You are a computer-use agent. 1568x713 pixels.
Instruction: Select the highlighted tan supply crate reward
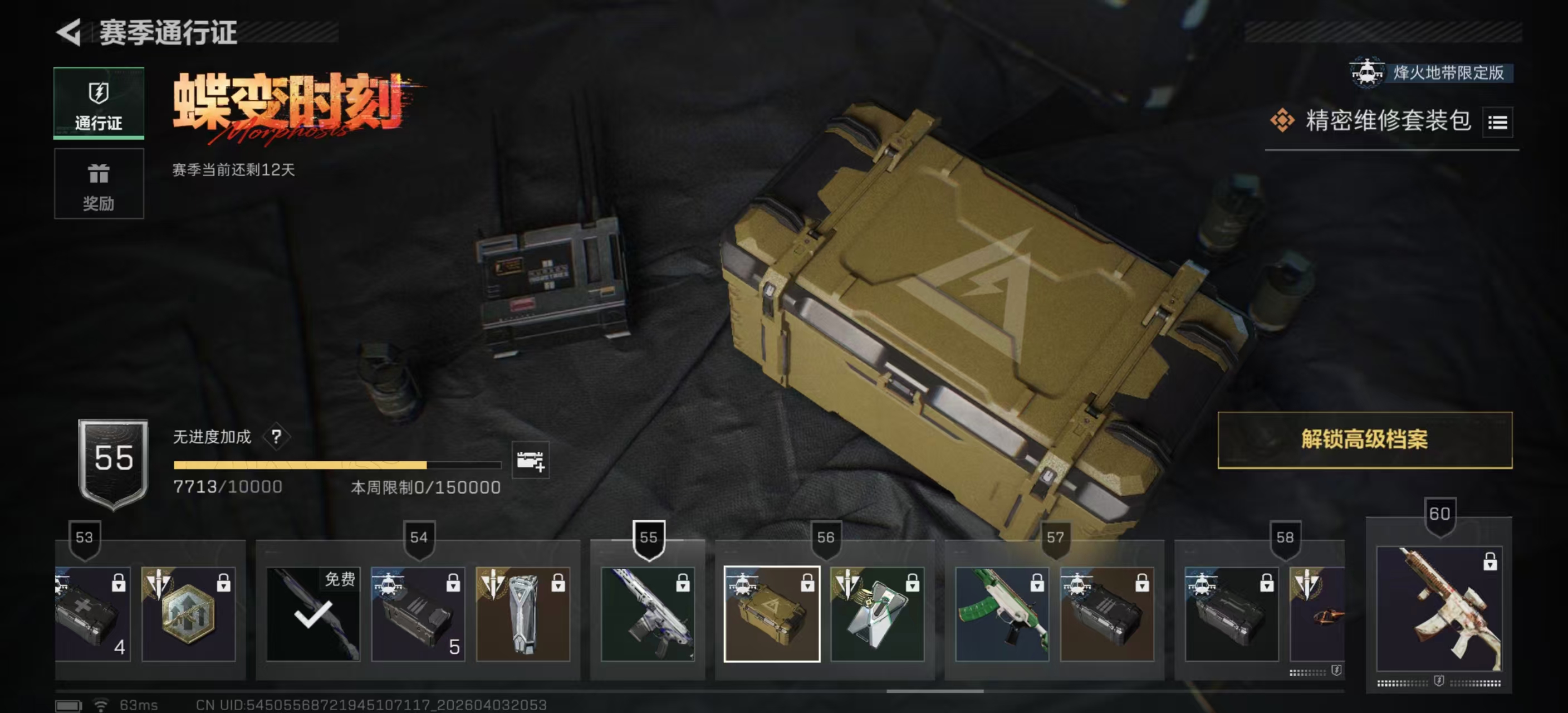click(771, 614)
